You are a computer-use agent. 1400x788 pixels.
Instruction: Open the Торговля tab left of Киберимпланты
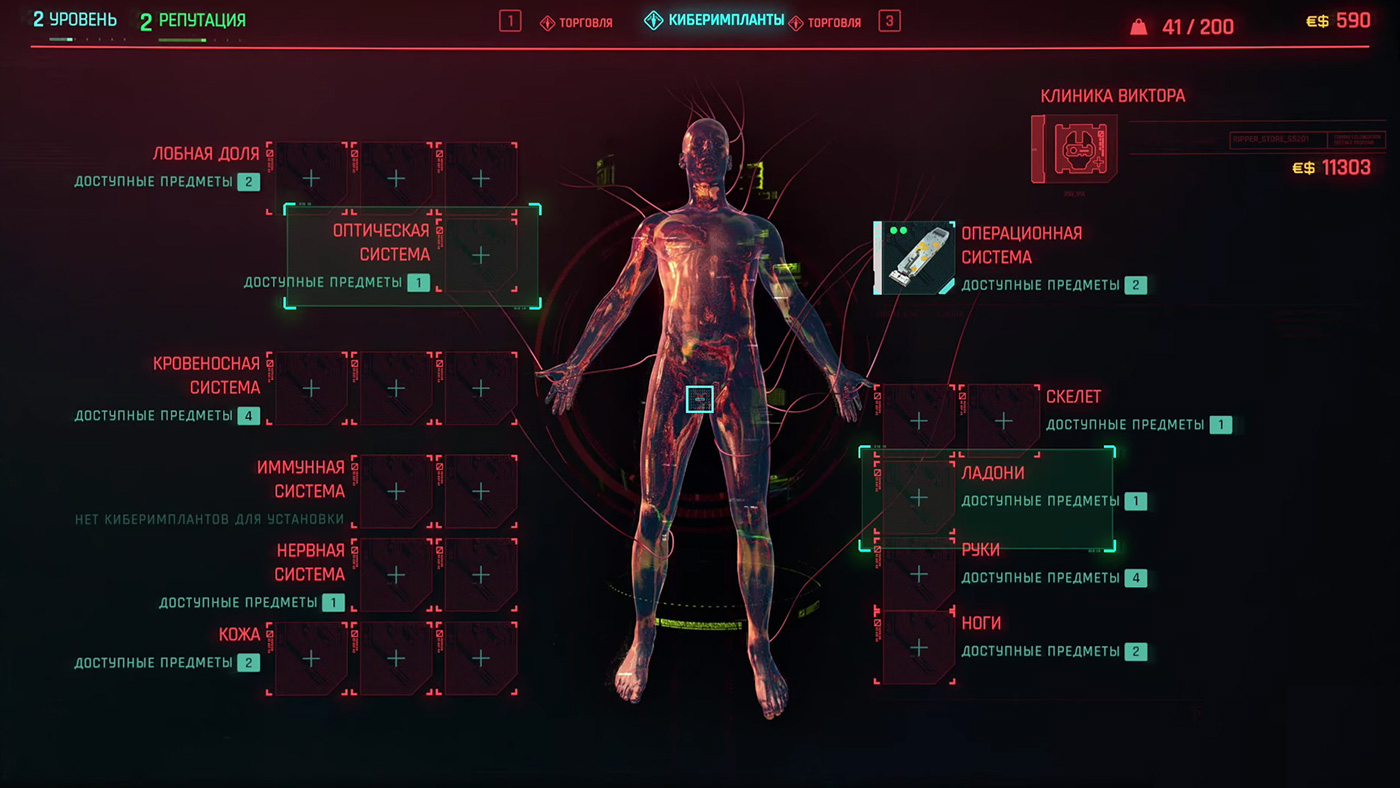pos(577,22)
